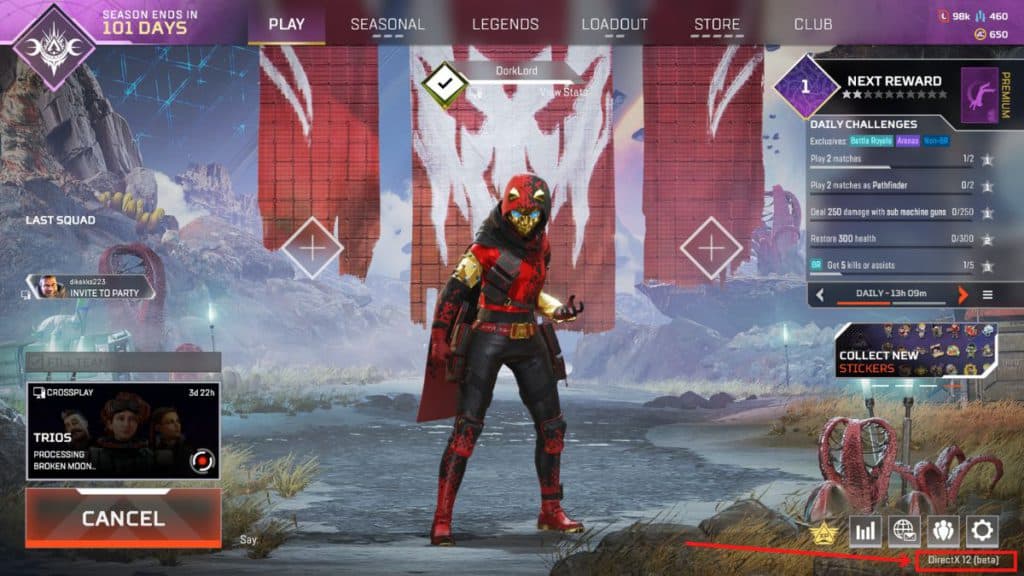The height and width of the screenshot is (576, 1024).
Task: Go to the Loadout tab
Action: [x=614, y=24]
